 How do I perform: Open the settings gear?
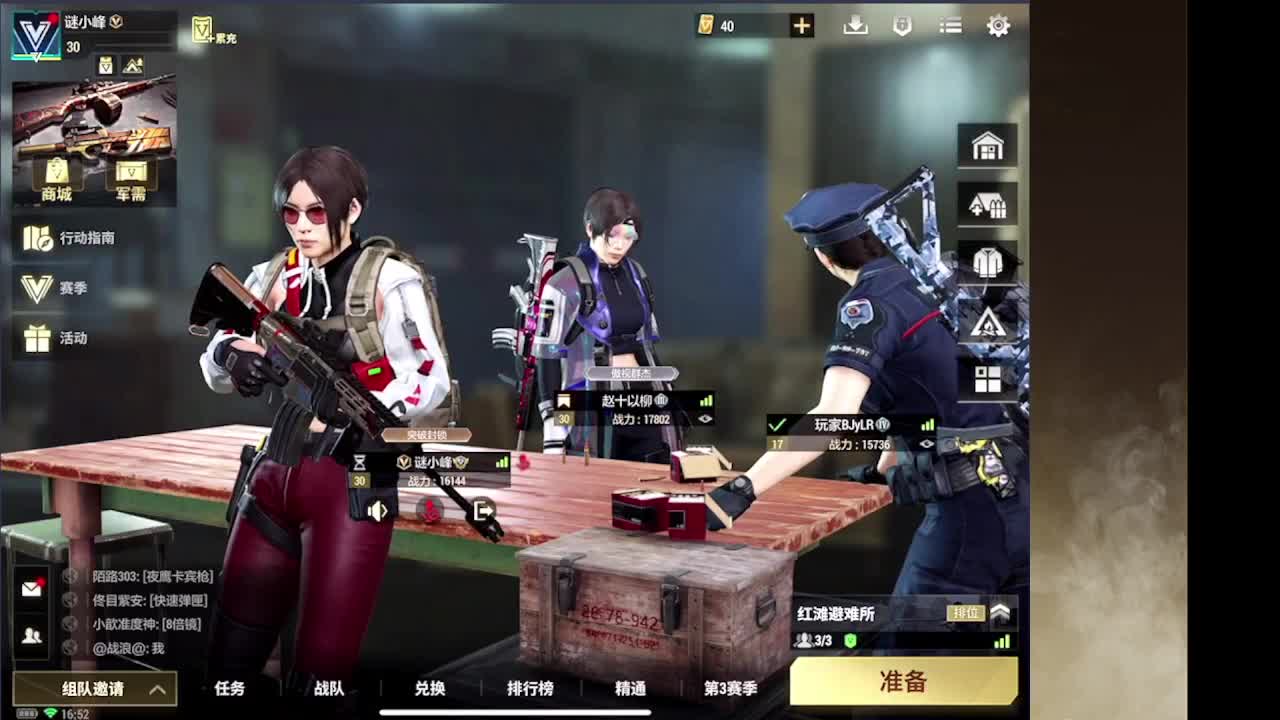tap(997, 25)
